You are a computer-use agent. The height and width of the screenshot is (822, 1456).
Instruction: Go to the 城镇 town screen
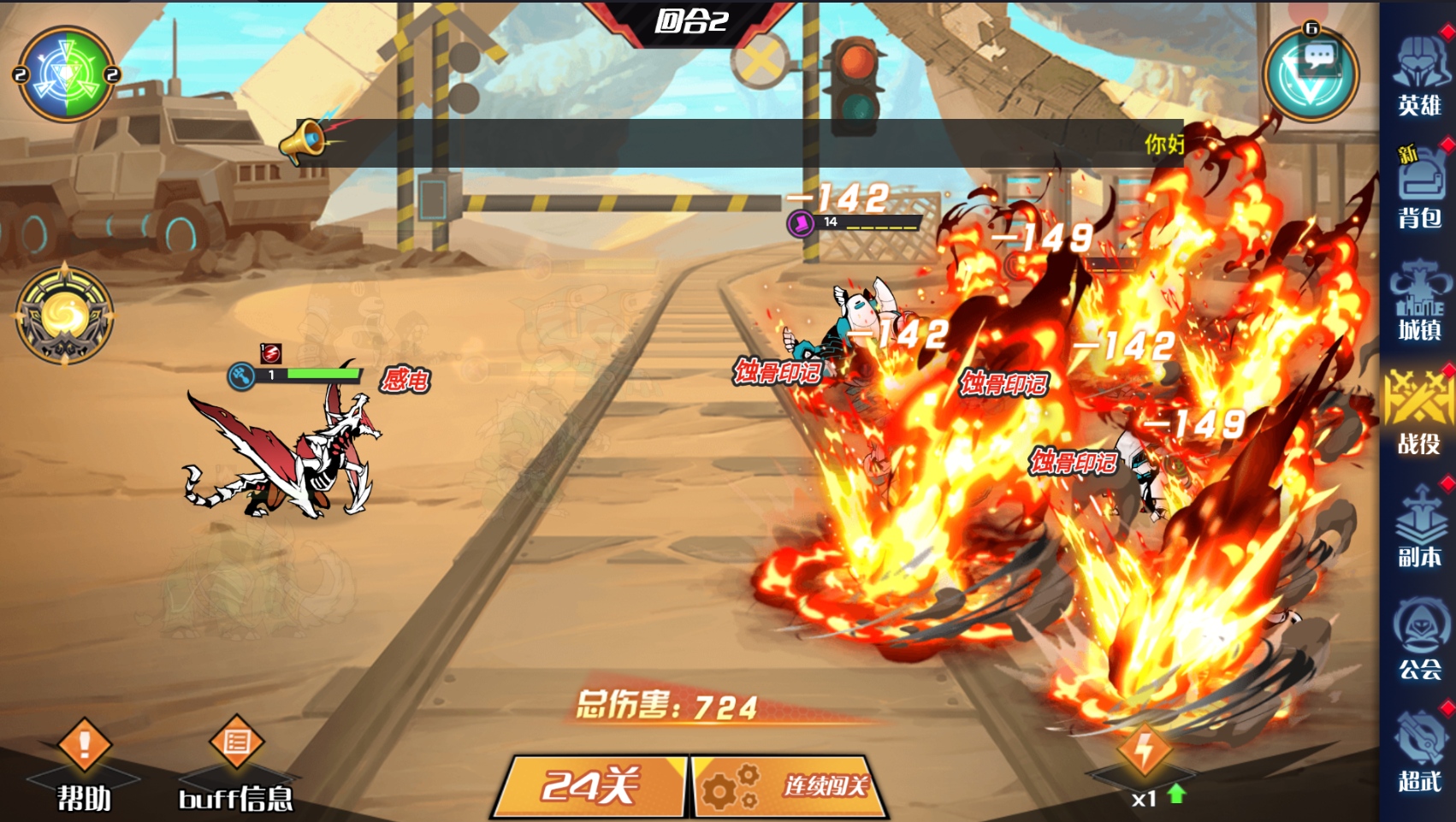tap(1419, 304)
